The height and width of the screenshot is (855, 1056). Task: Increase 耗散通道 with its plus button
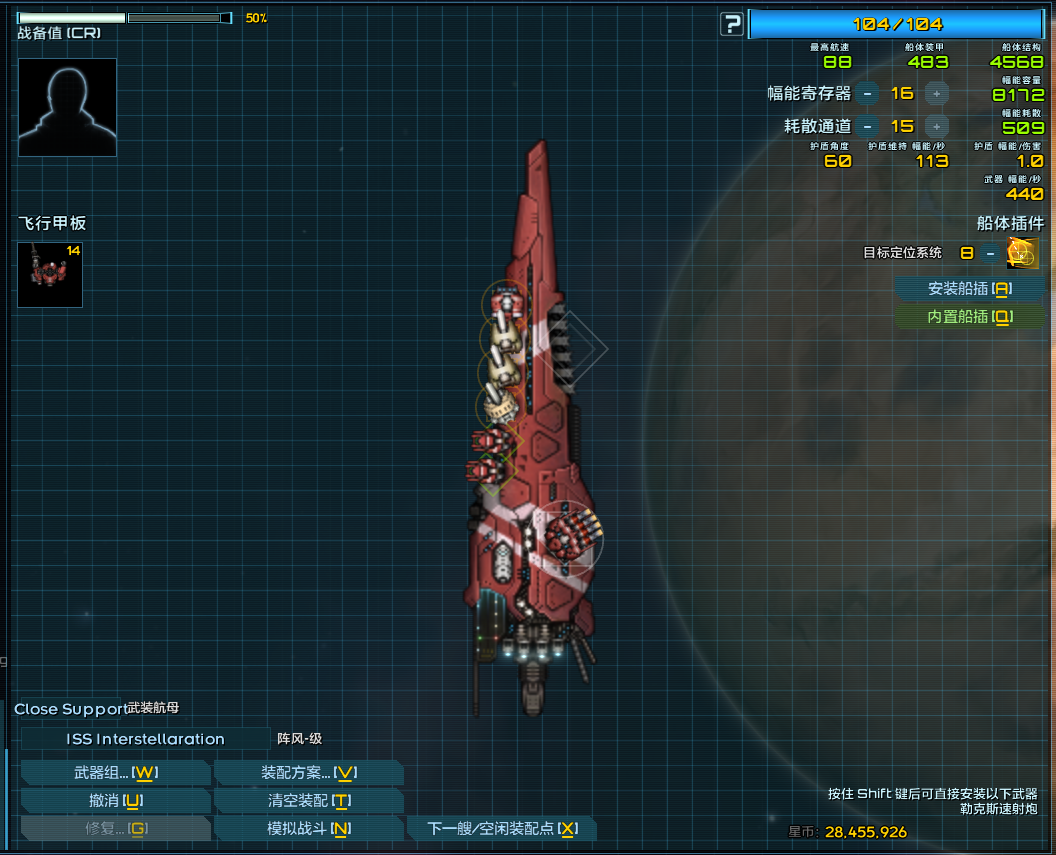[x=936, y=126]
